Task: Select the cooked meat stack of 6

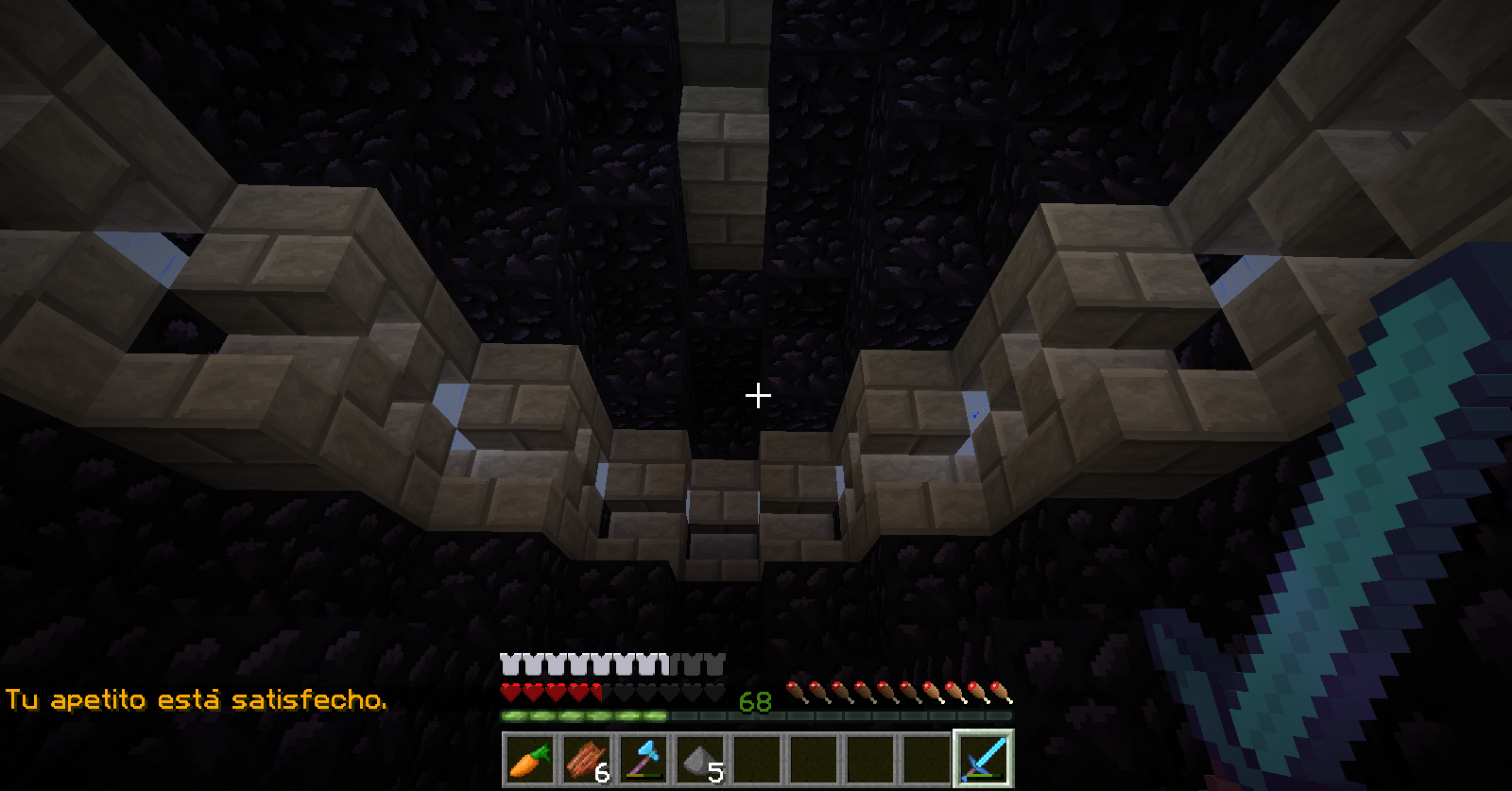Action: click(587, 759)
